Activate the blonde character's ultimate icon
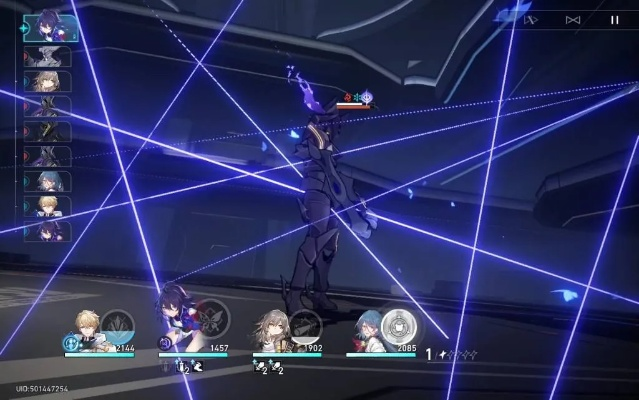639x400 pixels. coord(117,326)
